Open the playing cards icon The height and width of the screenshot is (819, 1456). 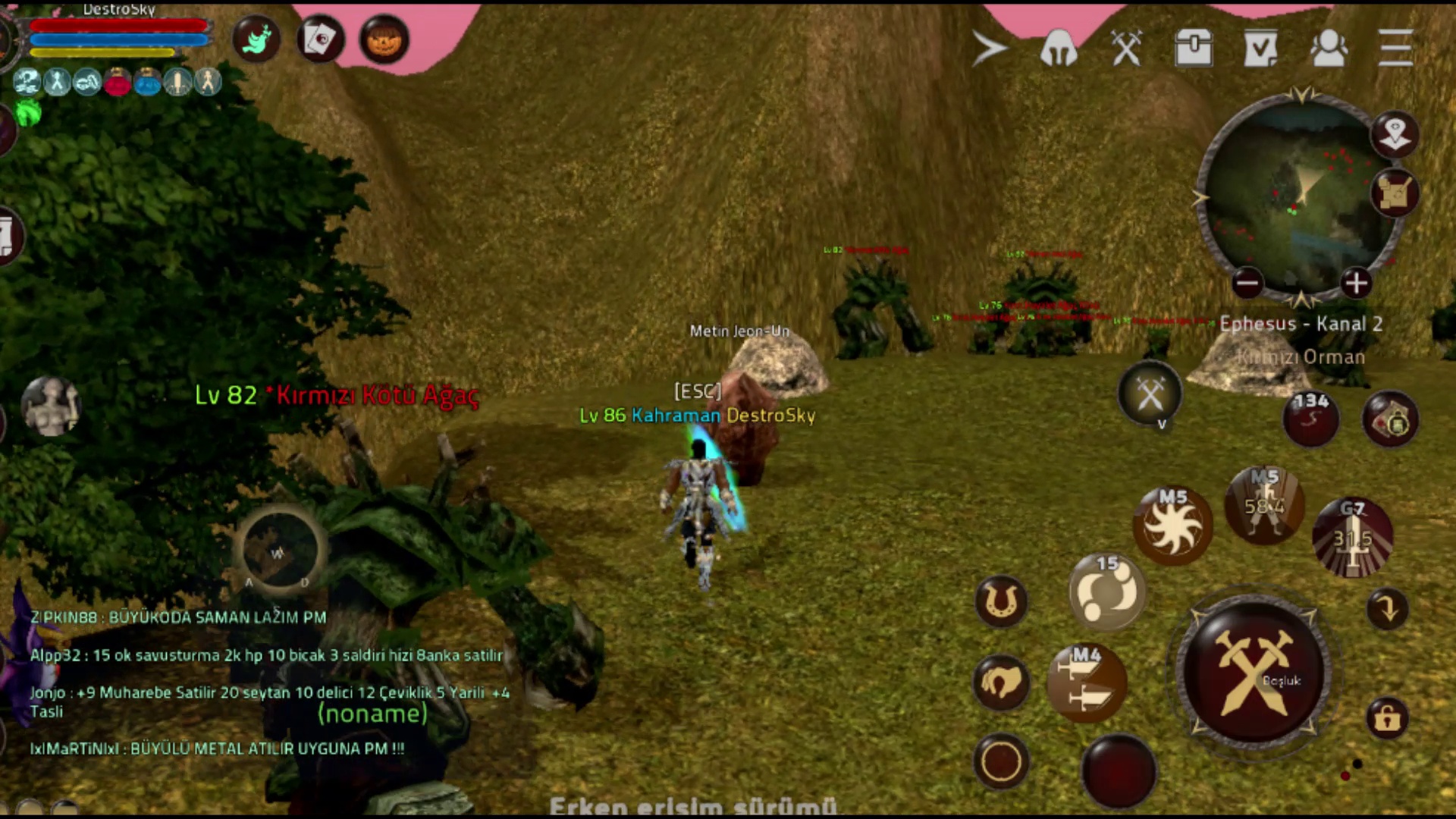tap(320, 39)
